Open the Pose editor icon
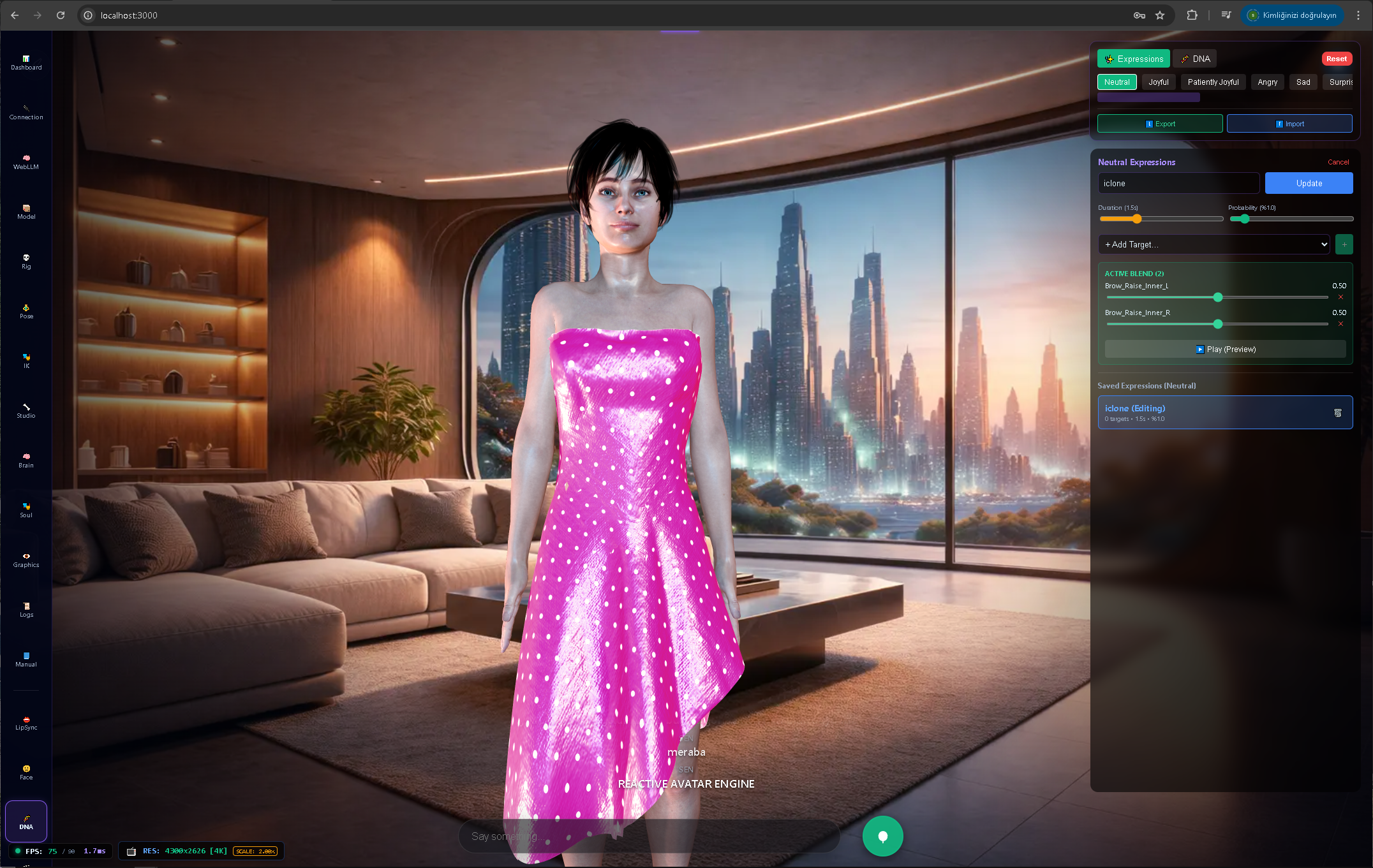Image resolution: width=1373 pixels, height=868 pixels. click(x=26, y=311)
